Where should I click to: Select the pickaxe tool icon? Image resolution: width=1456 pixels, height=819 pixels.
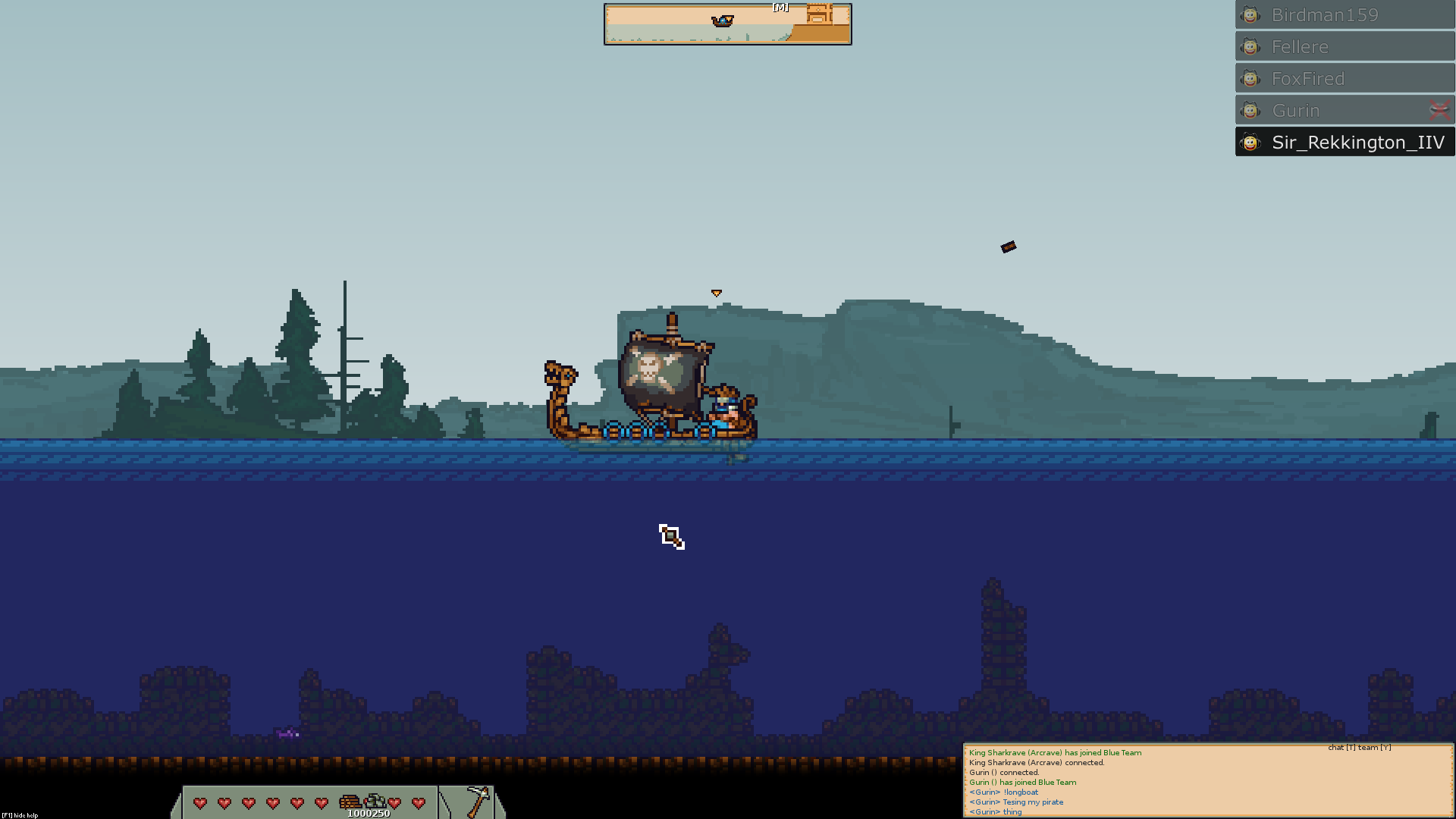coord(477,801)
